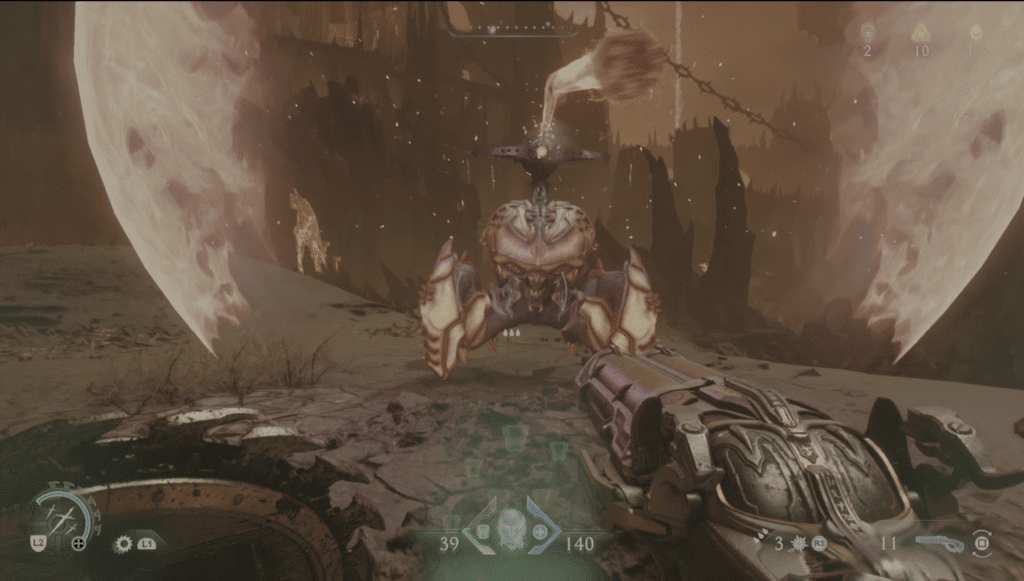Screen dimensions: 1024x581
Task: Select the spiked gear melee icon
Action: coord(125,544)
